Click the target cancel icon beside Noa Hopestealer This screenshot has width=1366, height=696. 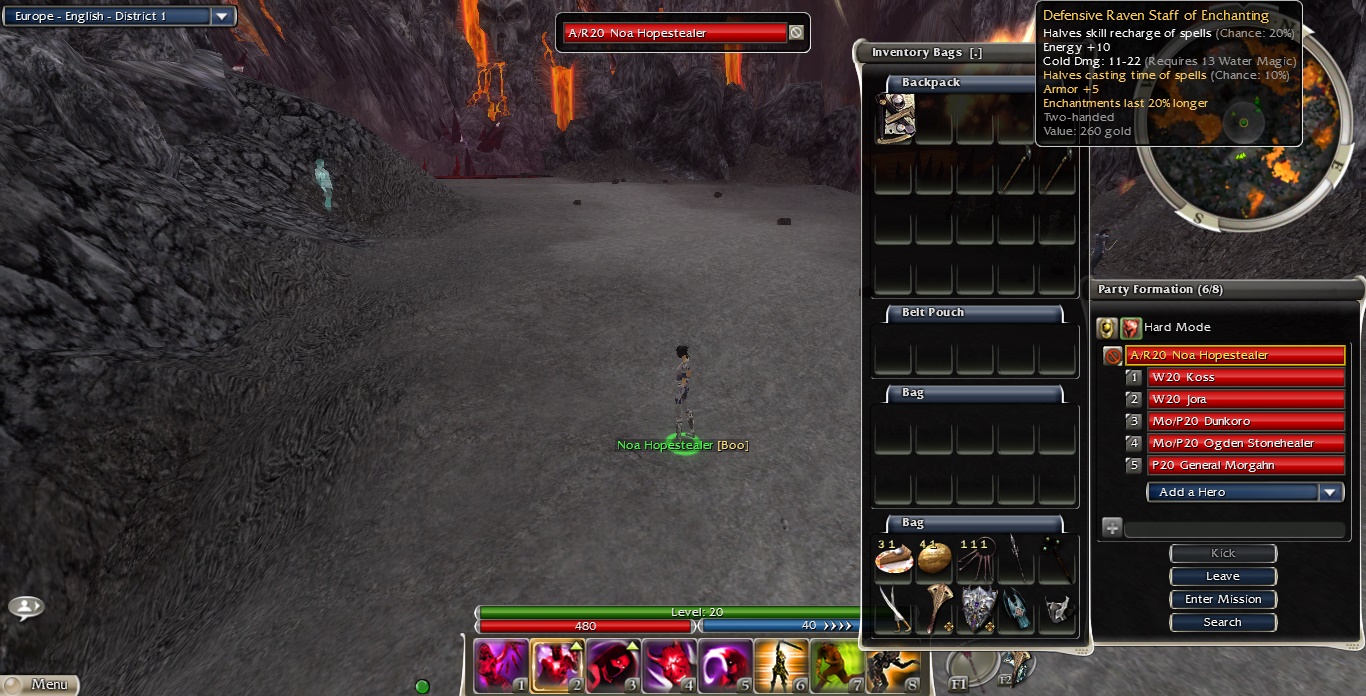click(796, 32)
